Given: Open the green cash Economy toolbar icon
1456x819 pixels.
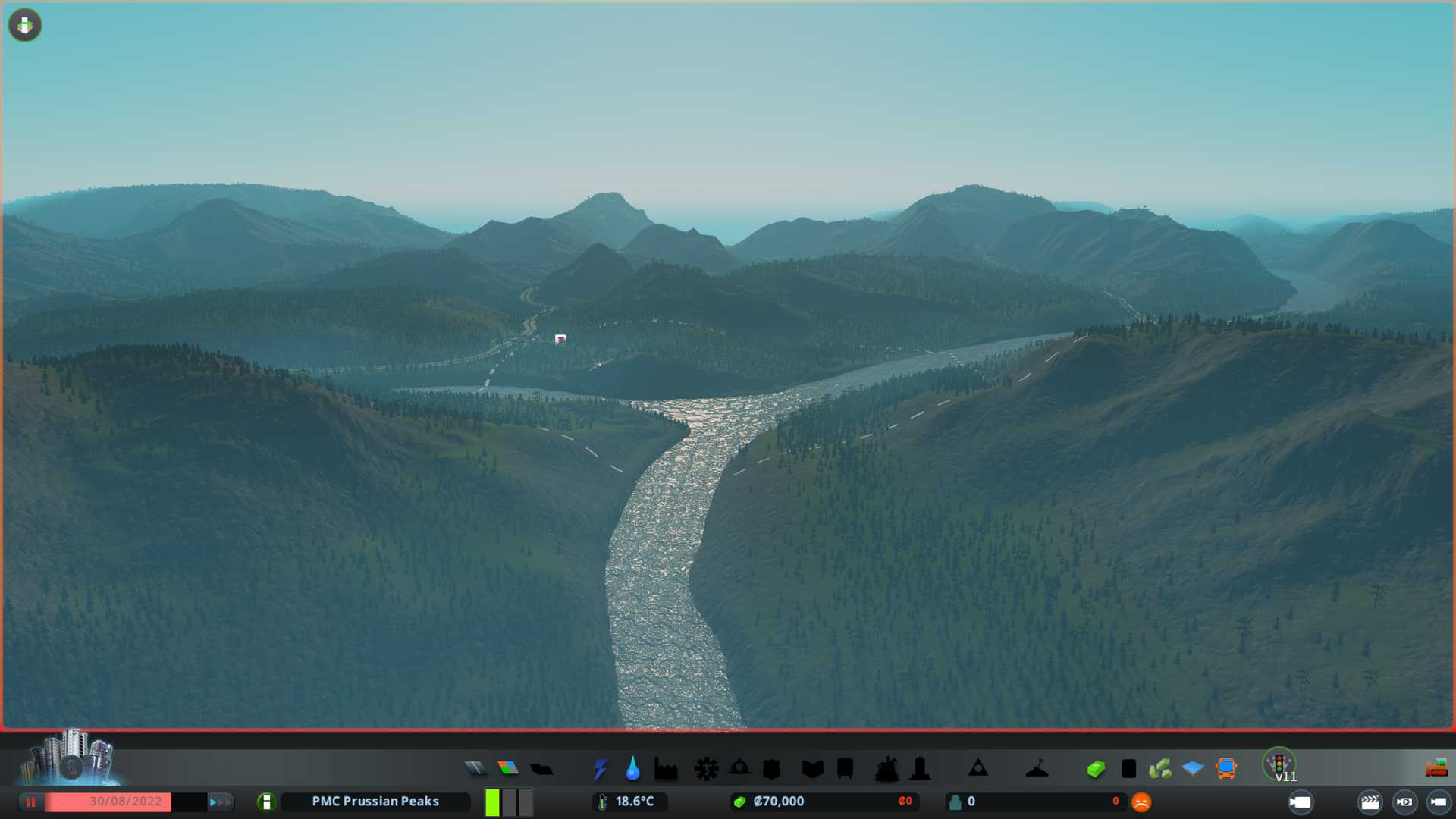Looking at the screenshot, I should click(1096, 769).
